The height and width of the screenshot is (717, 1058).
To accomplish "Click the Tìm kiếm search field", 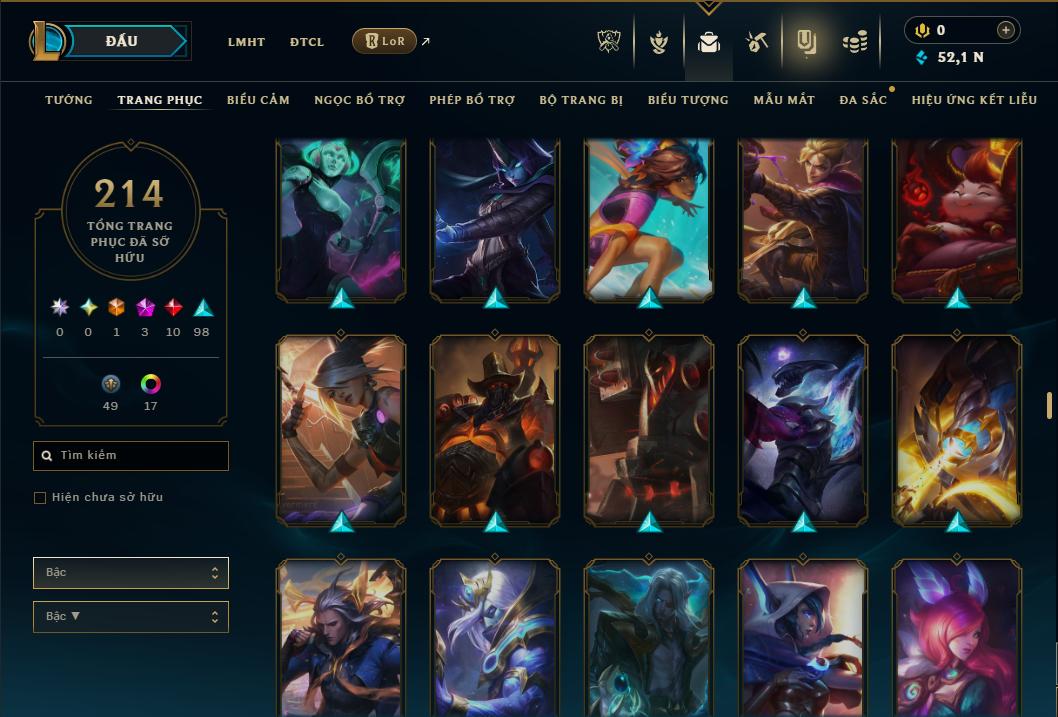I will 131,455.
